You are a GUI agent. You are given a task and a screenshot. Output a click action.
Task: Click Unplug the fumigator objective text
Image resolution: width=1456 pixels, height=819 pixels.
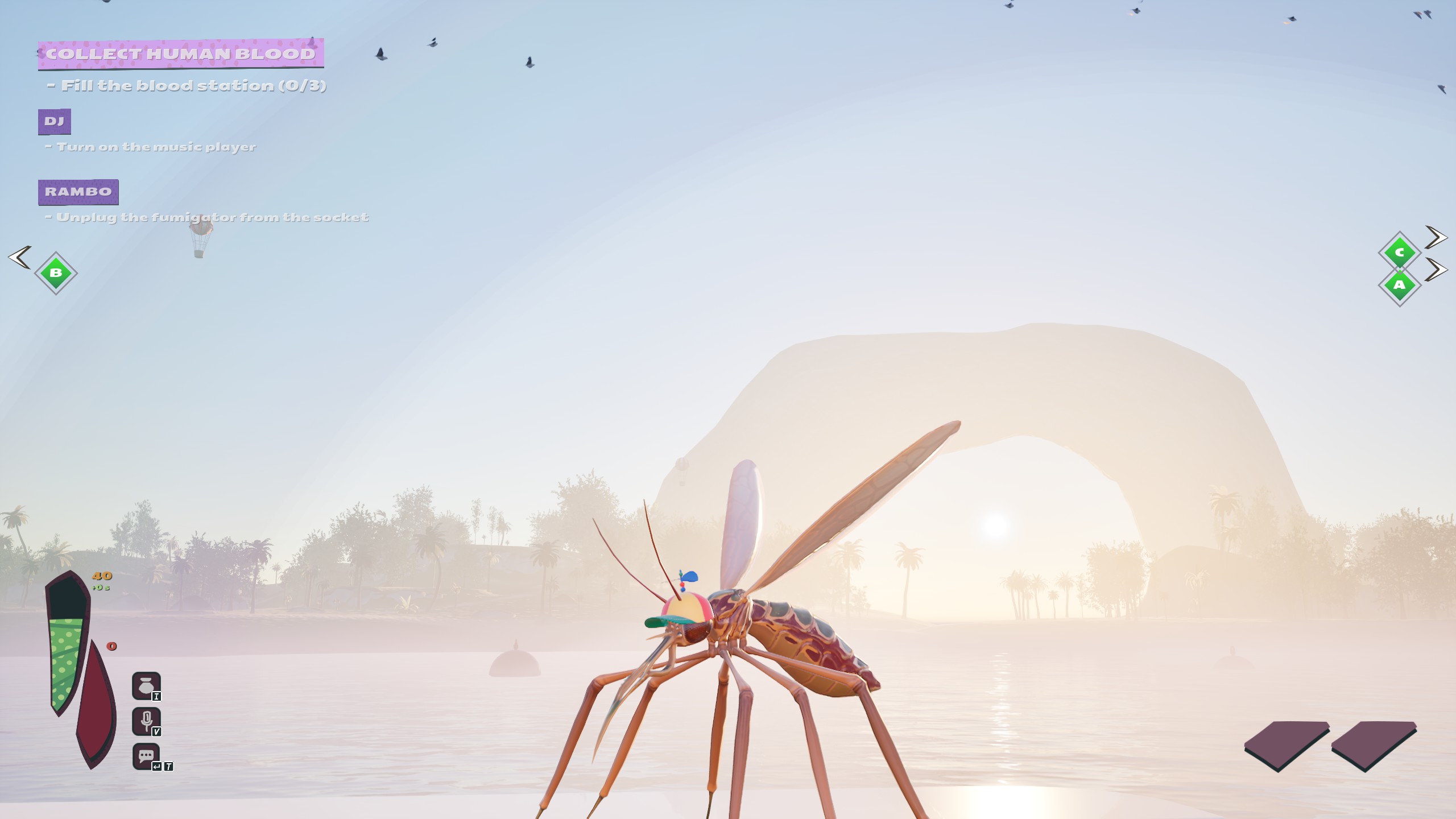click(x=208, y=217)
